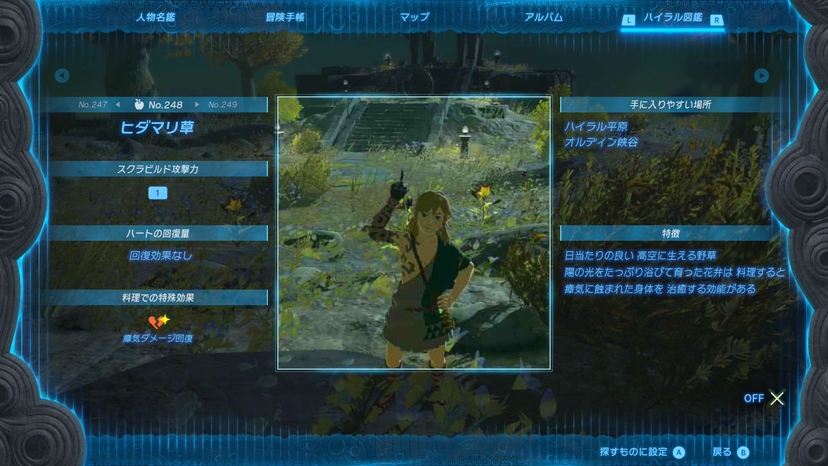Open the アルバム tab
Screen dimensions: 828x466
[544, 17]
